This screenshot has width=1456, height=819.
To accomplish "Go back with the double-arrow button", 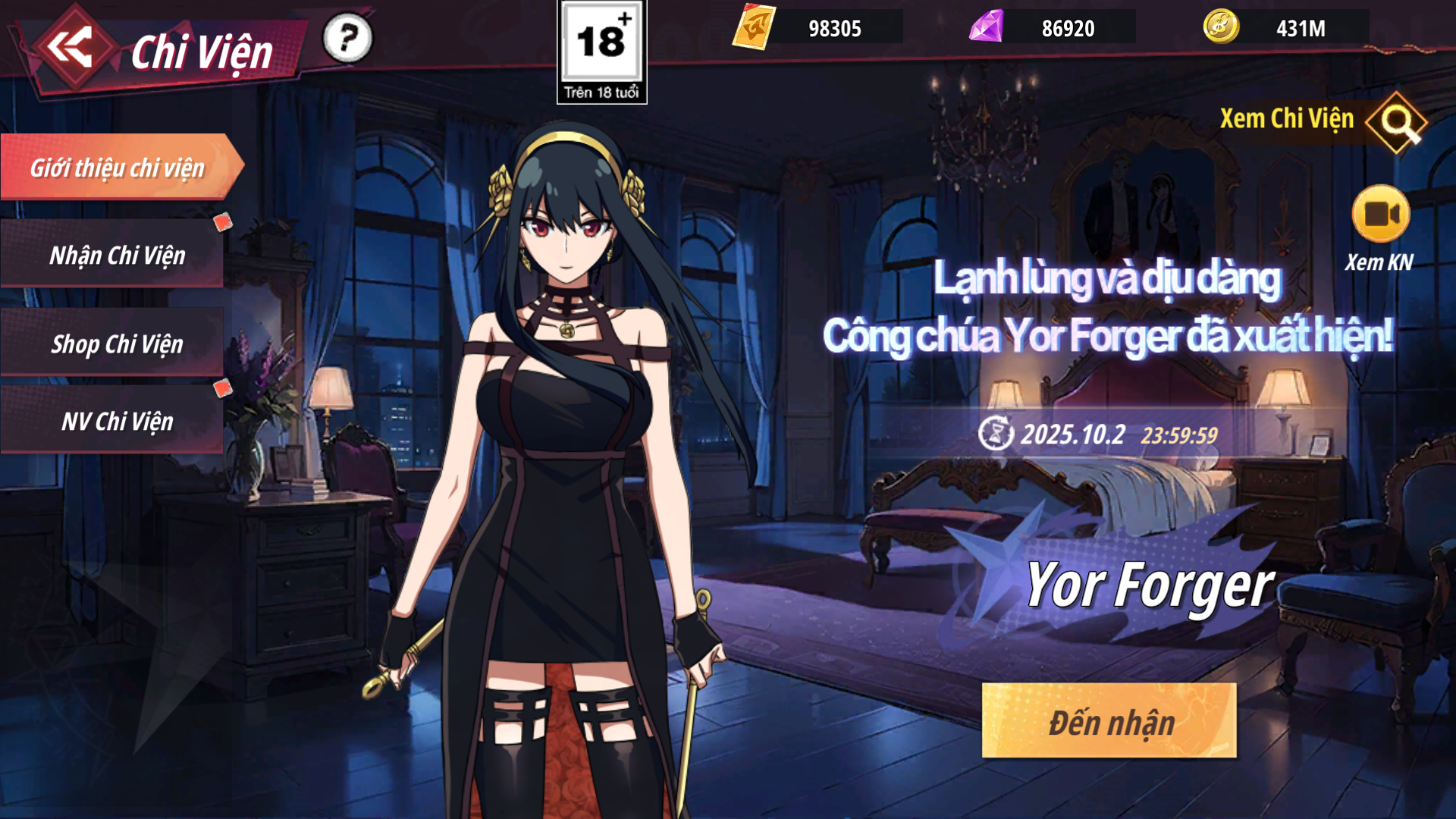I will click(70, 47).
